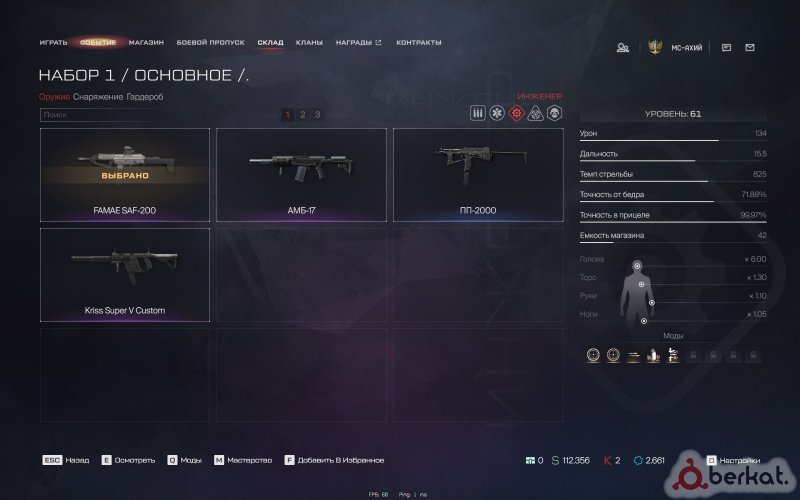Viewport: 800px width, 500px height.
Task: Switch to loadout set number 2
Action: (x=303, y=115)
